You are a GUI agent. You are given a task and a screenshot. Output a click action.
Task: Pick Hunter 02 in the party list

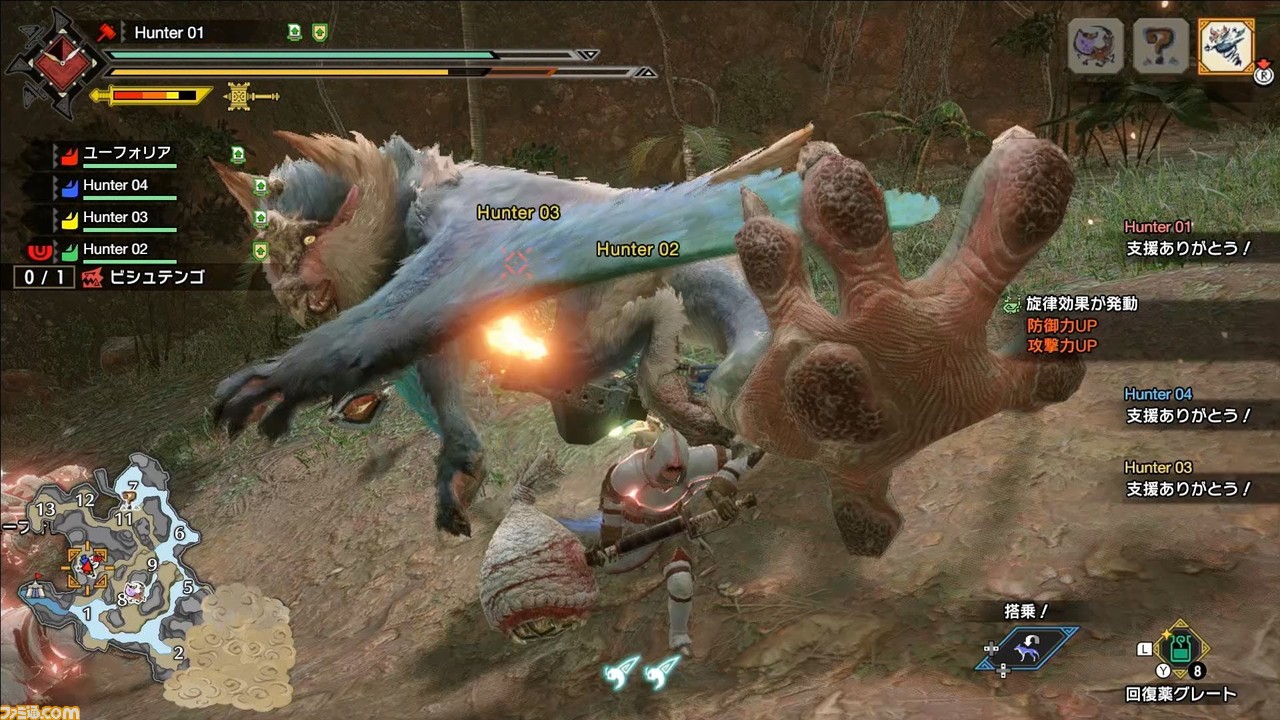coord(115,249)
